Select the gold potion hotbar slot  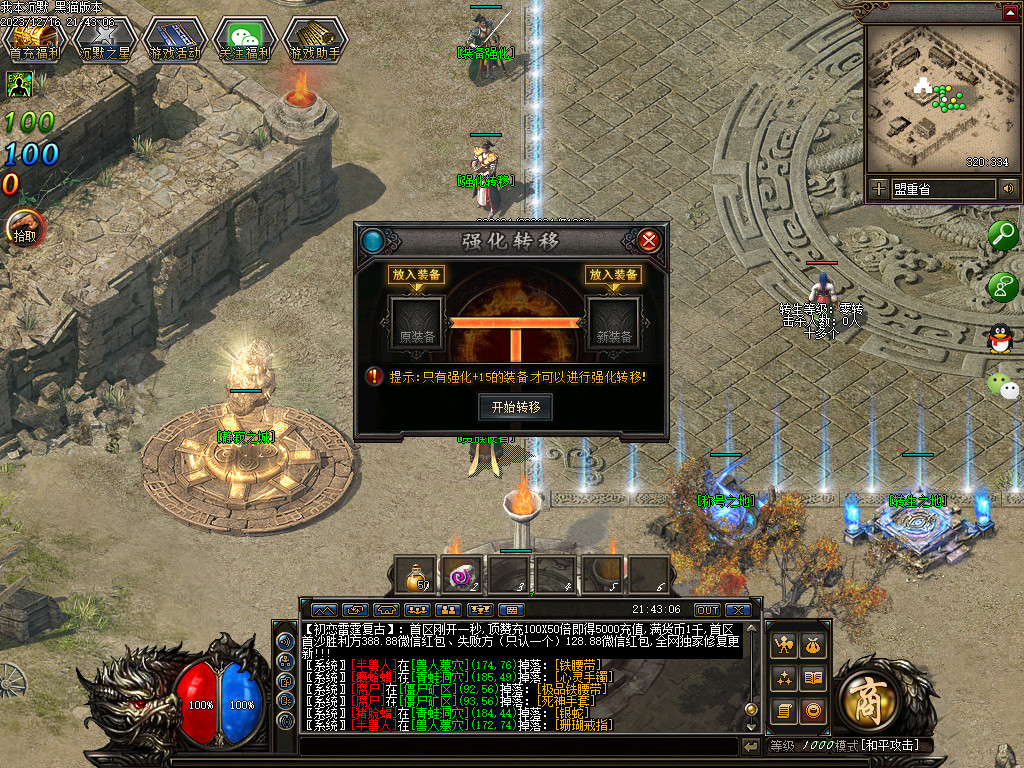[415, 575]
